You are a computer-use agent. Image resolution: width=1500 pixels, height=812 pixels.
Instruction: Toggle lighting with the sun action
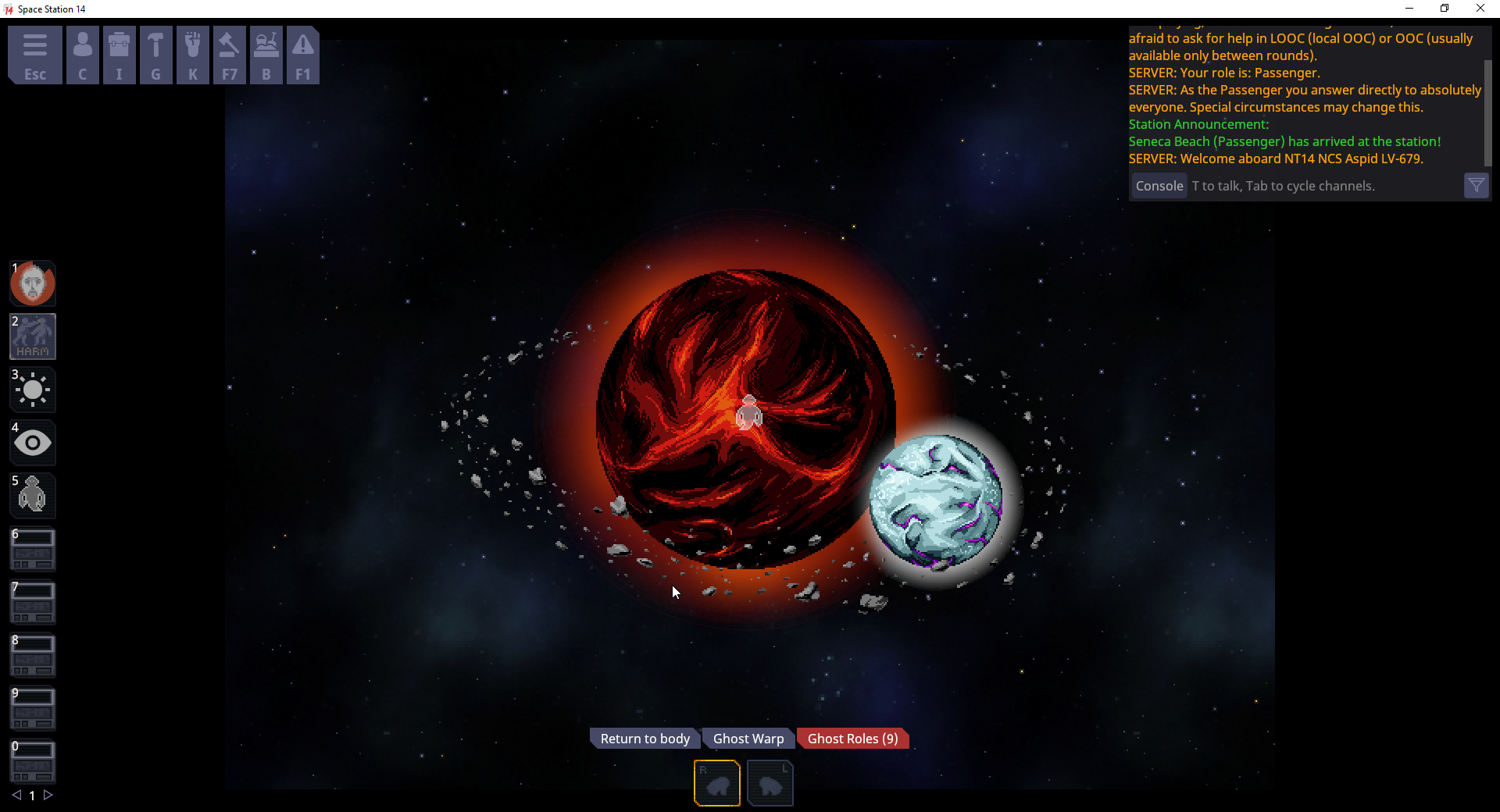32,390
